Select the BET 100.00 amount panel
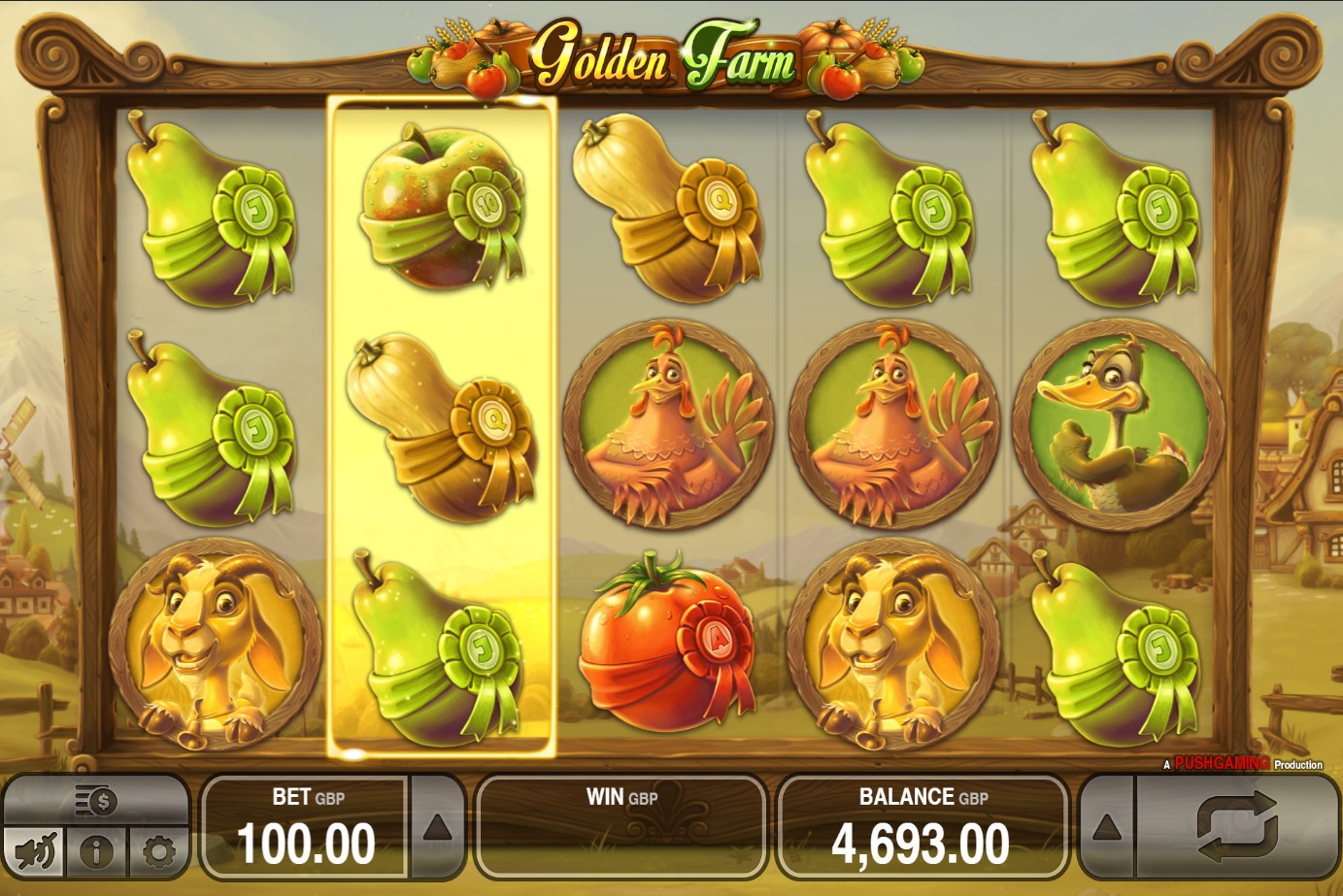Screen dimensions: 1343x896 [x=306, y=828]
